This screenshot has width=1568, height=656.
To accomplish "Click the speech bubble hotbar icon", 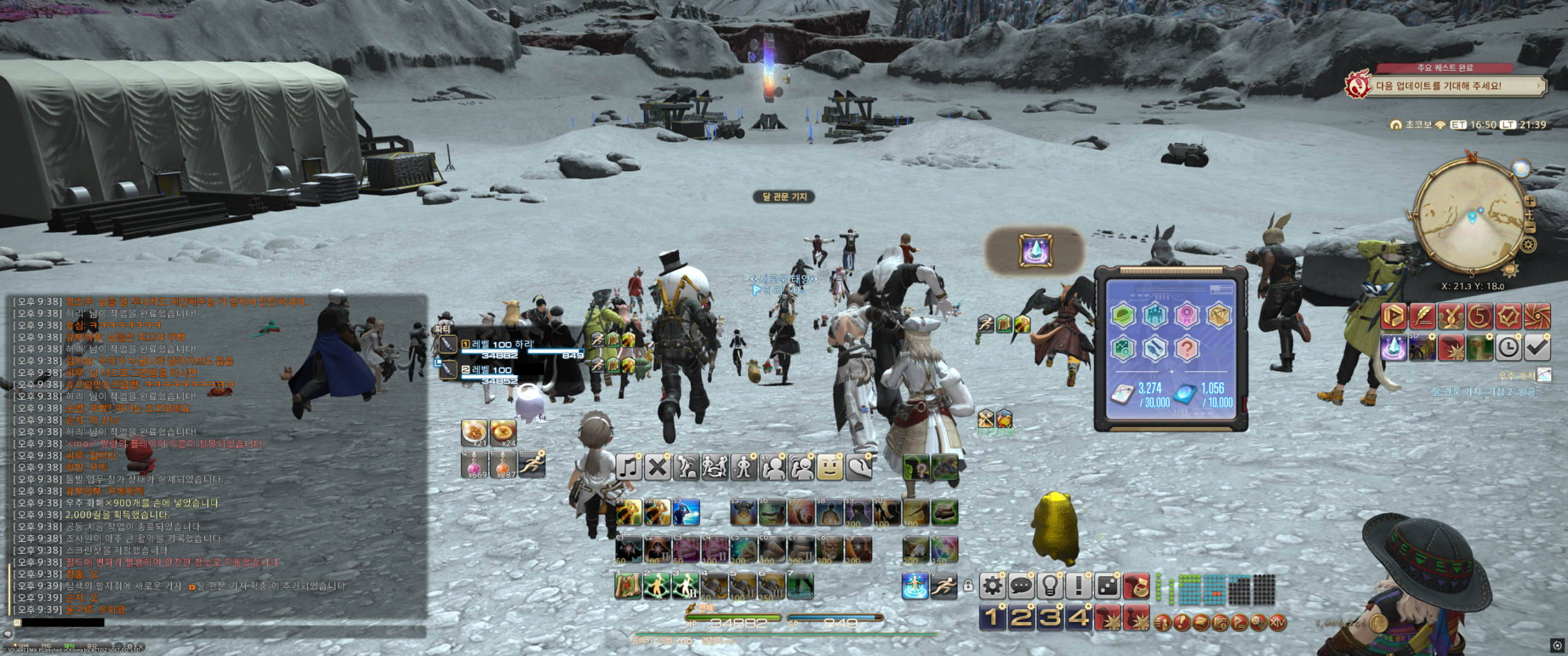I will point(1020,586).
